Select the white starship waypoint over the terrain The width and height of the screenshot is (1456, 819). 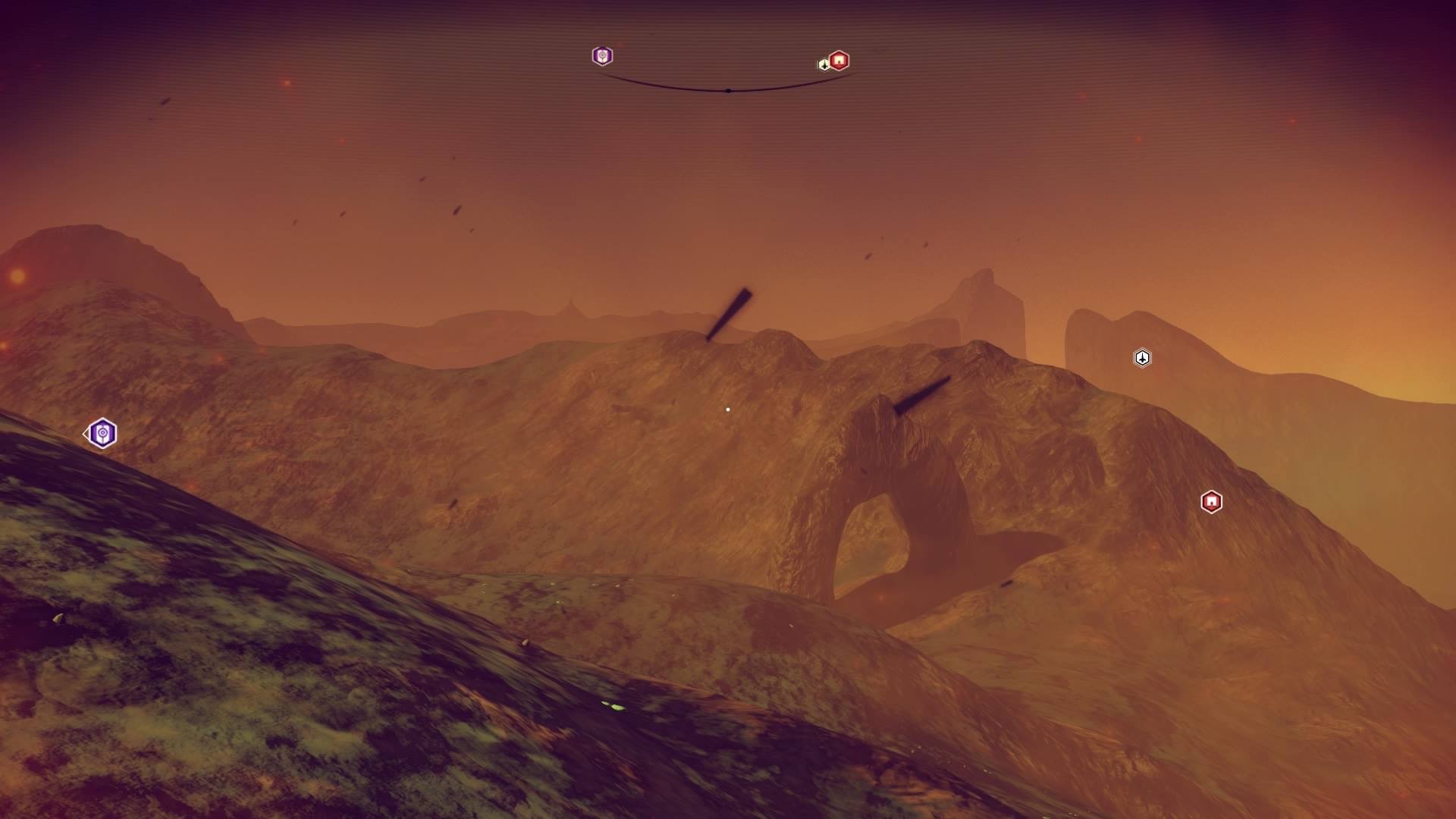point(1142,358)
